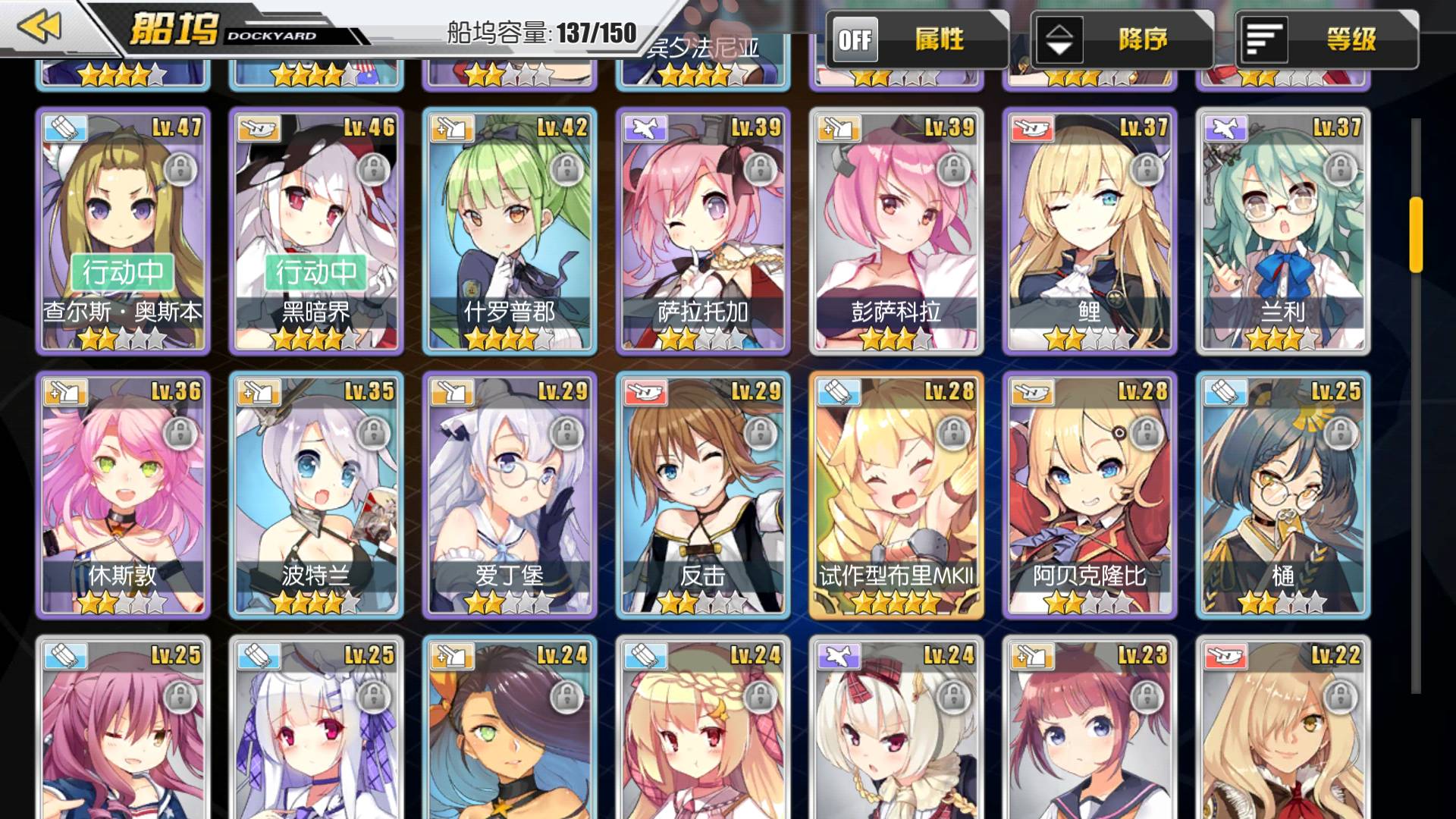The height and width of the screenshot is (819, 1456).
Task: Toggle the 属性 attribute OFF switch
Action: [x=855, y=39]
